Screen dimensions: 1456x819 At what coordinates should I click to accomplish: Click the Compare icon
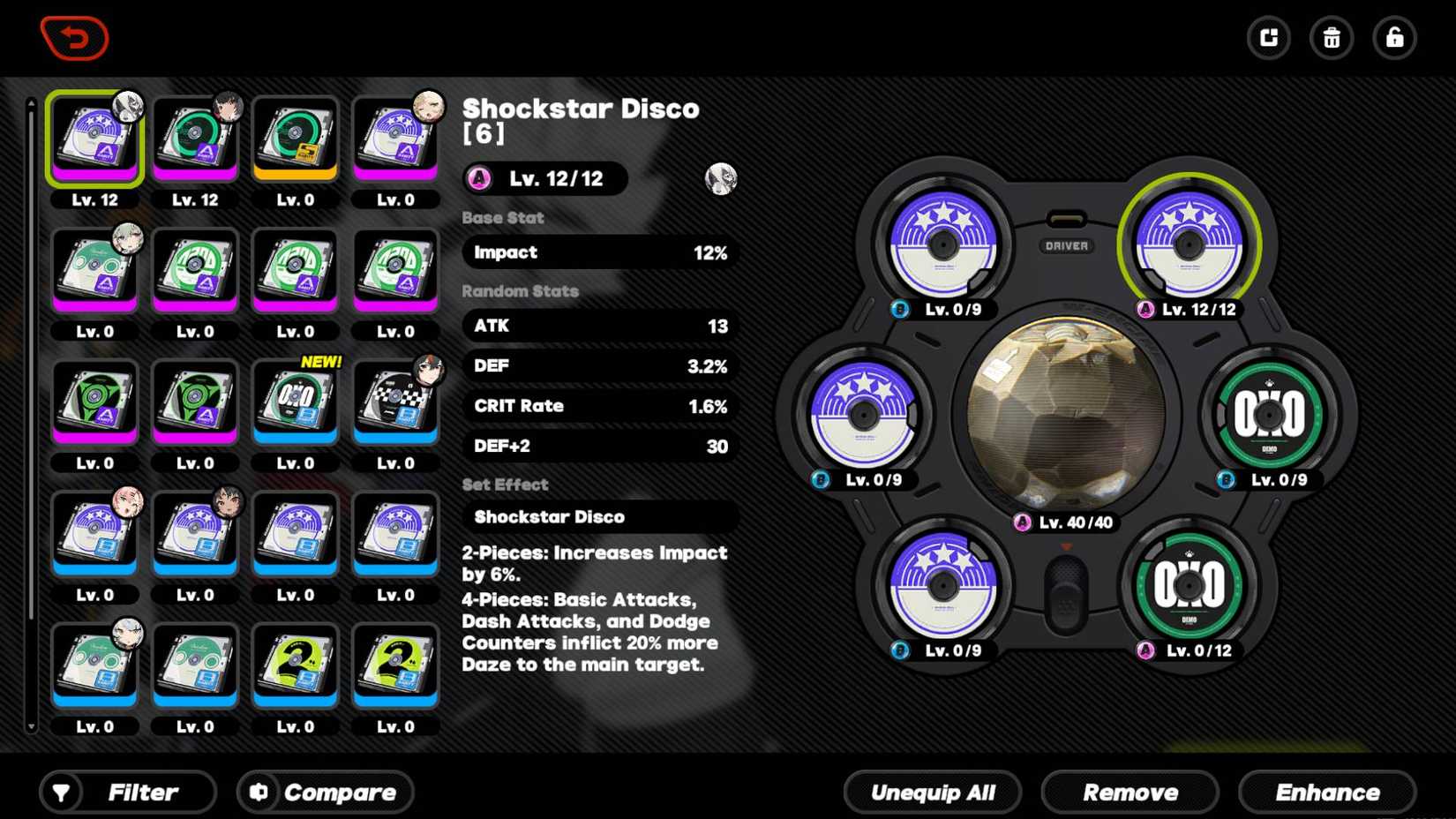(258, 792)
